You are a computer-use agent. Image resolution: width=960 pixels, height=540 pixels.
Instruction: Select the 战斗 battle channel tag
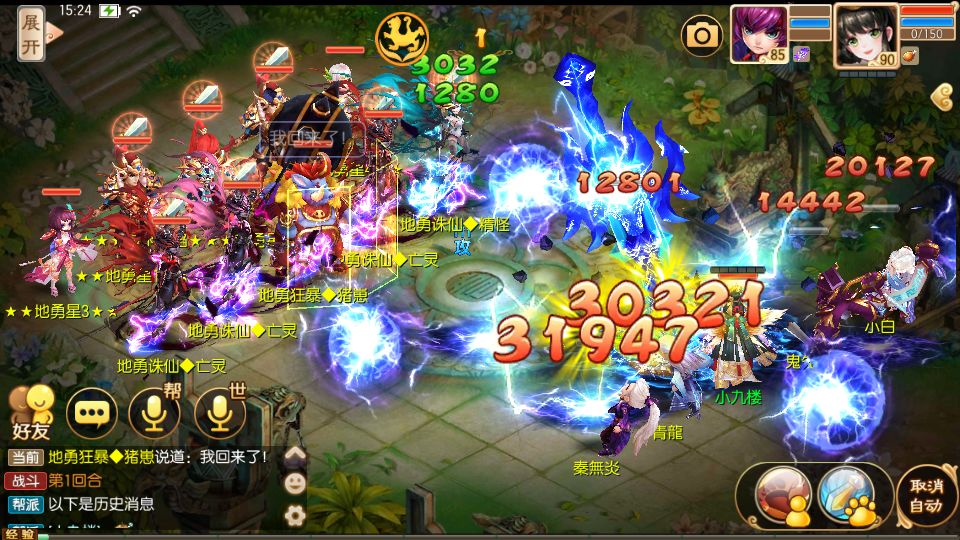[26, 481]
